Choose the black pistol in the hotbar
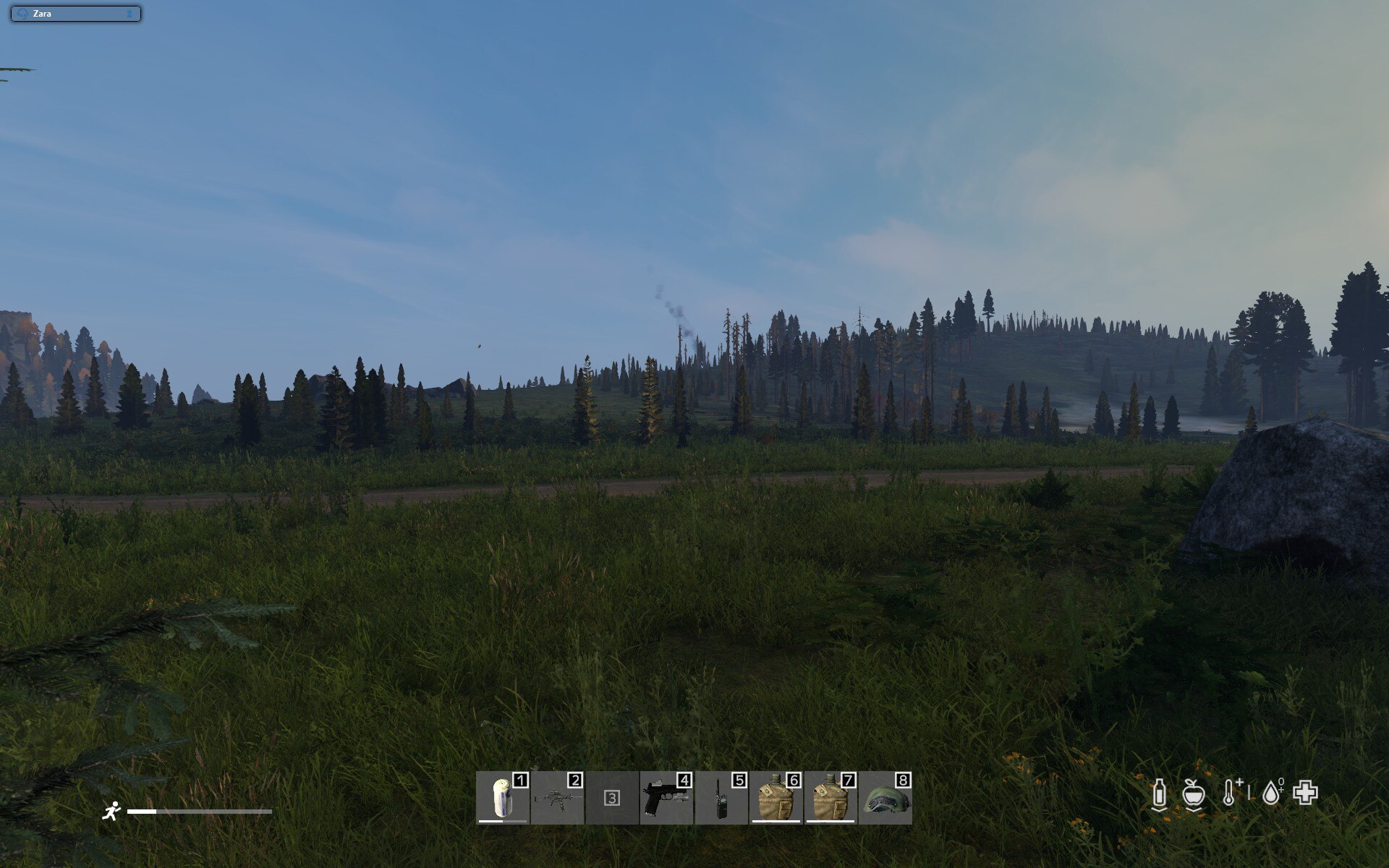This screenshot has height=868, width=1389. click(666, 798)
